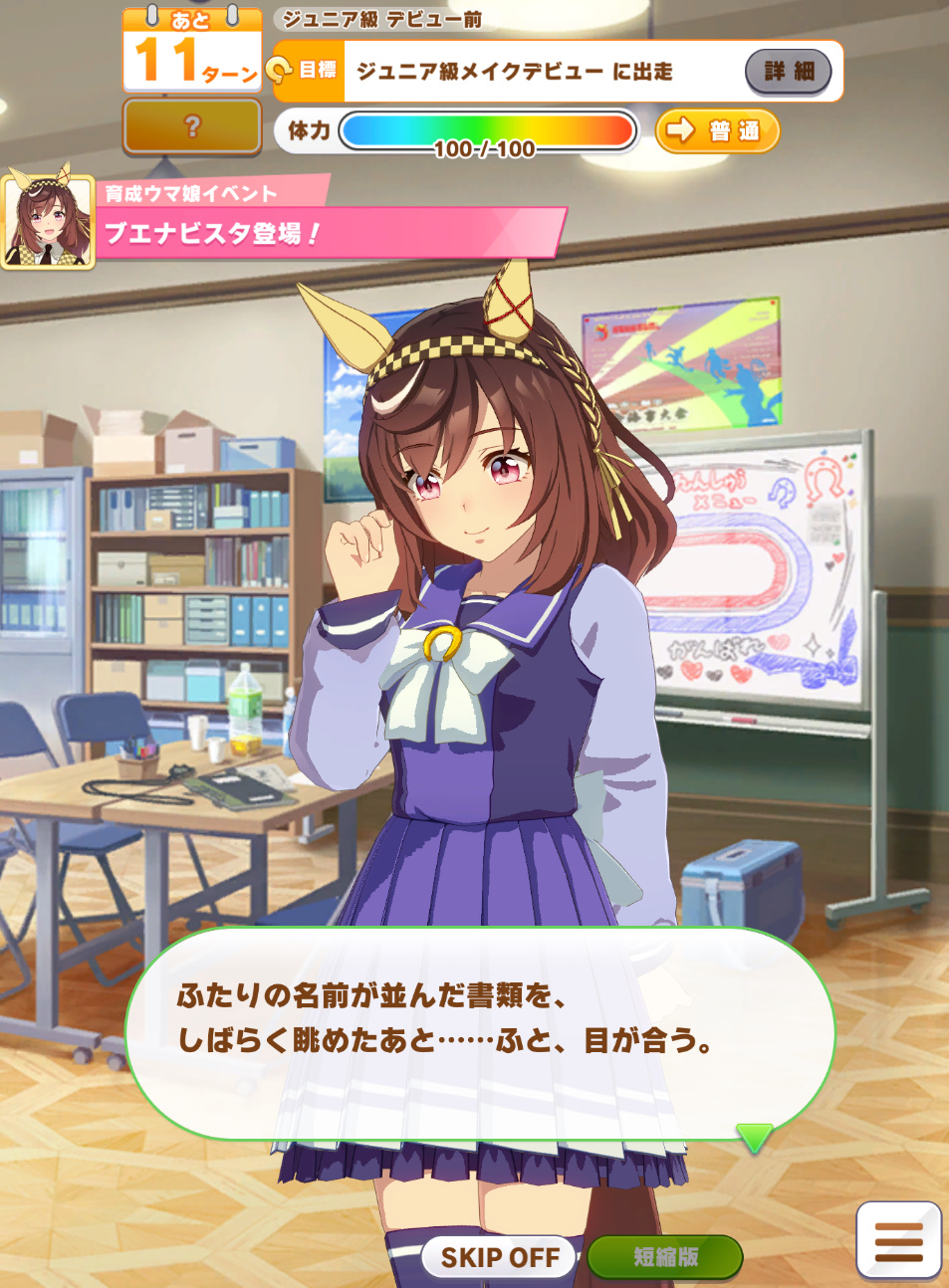
Task: Open the 詳細 goal details button
Action: pyautogui.click(x=788, y=71)
